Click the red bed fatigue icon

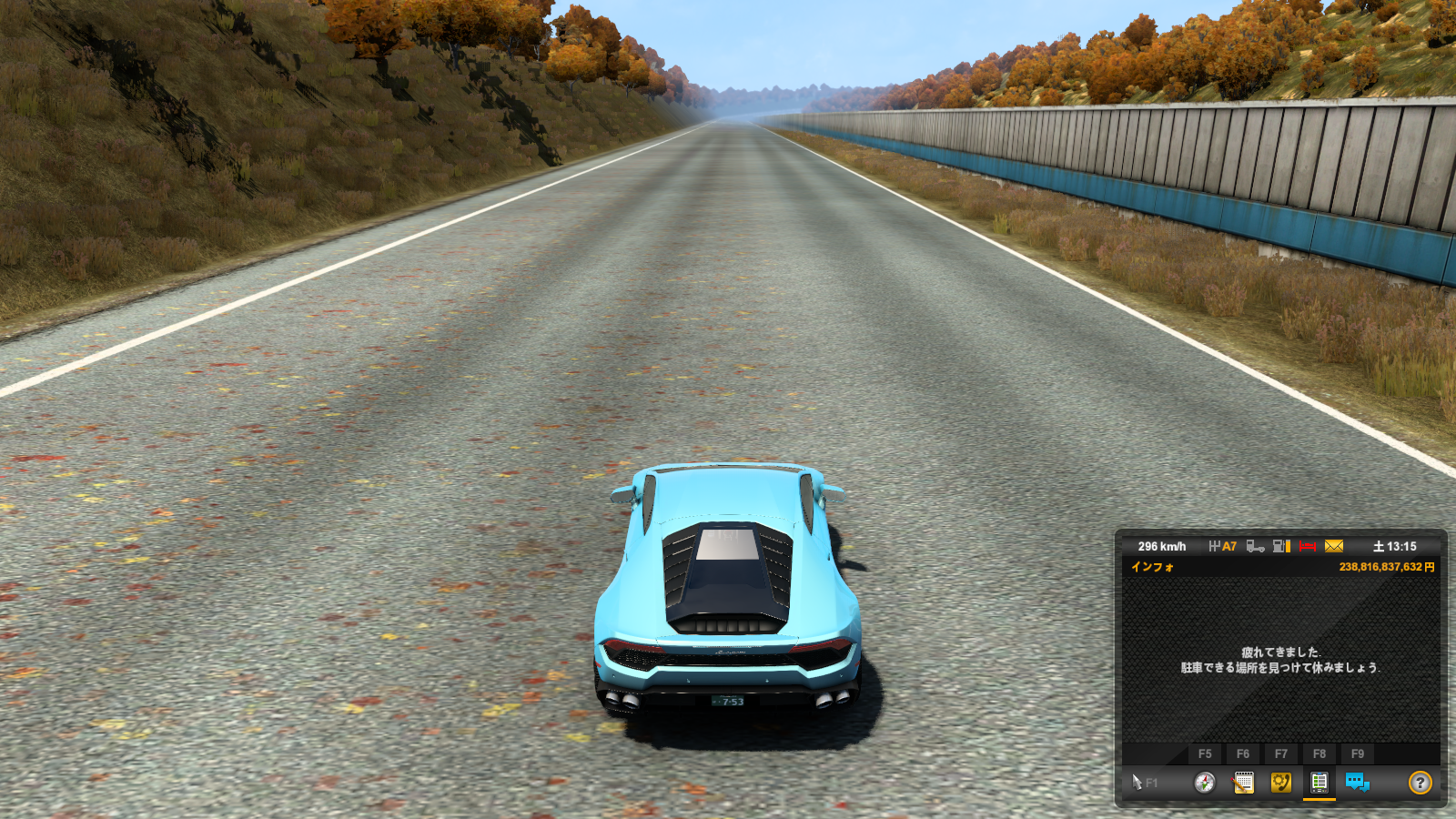(1308, 546)
